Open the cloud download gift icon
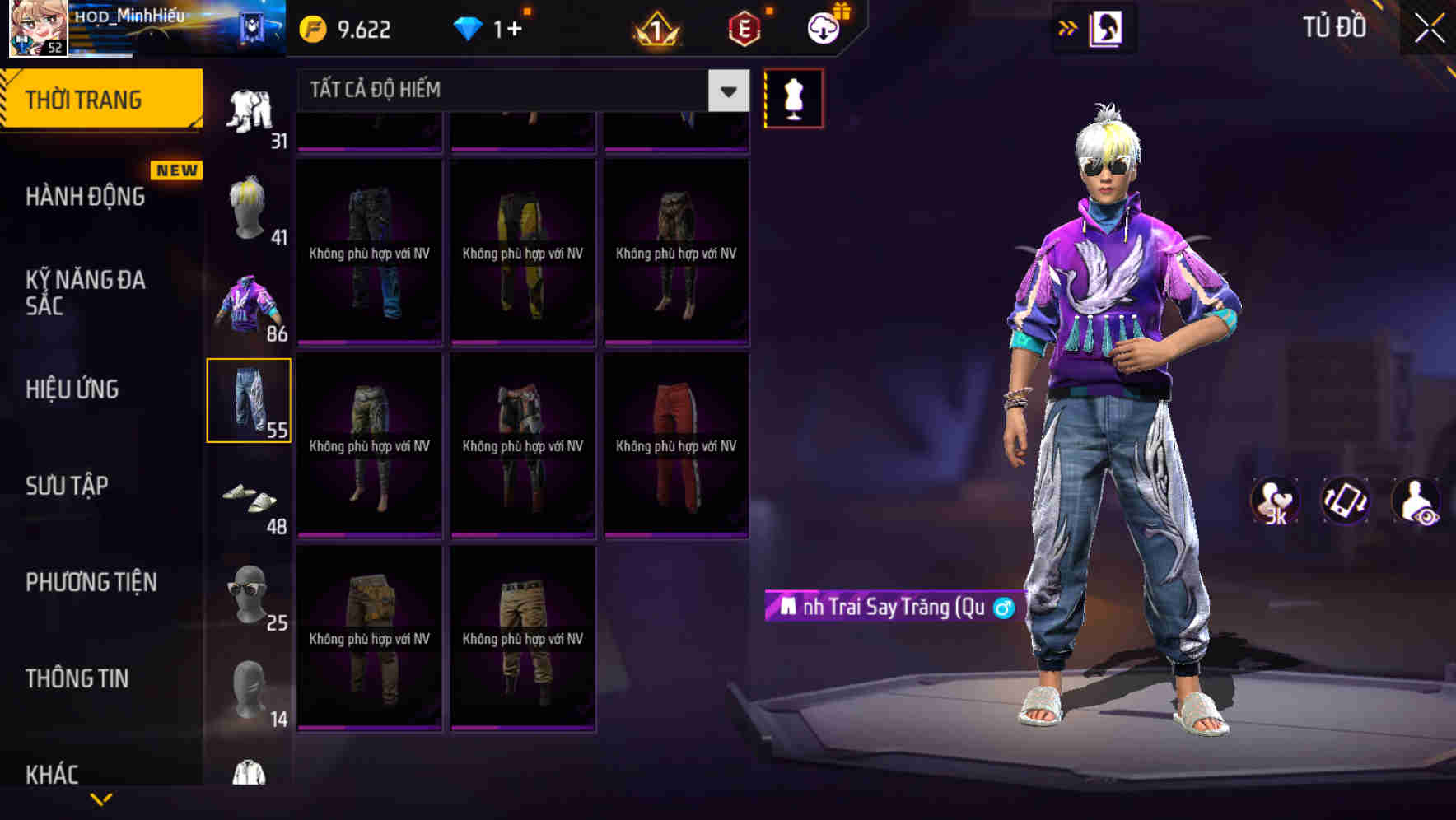 coord(824,26)
